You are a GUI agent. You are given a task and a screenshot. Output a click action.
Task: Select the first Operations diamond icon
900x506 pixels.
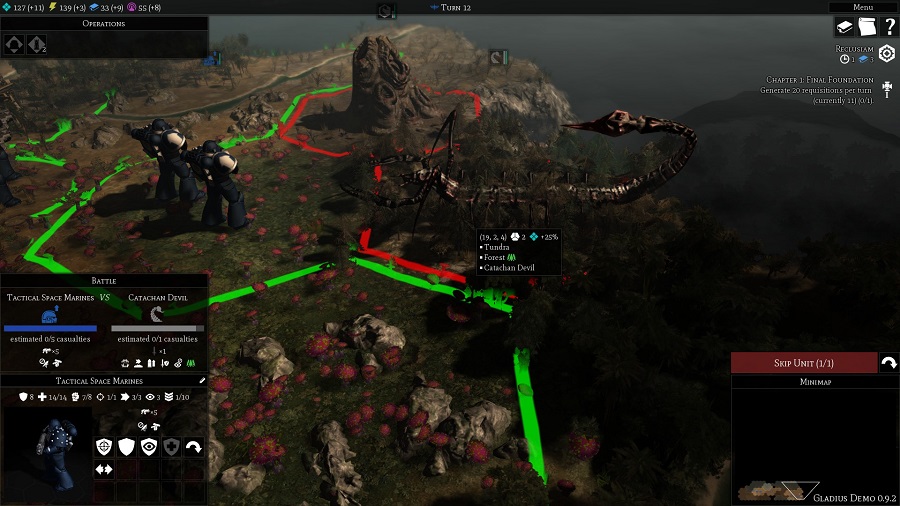14,44
